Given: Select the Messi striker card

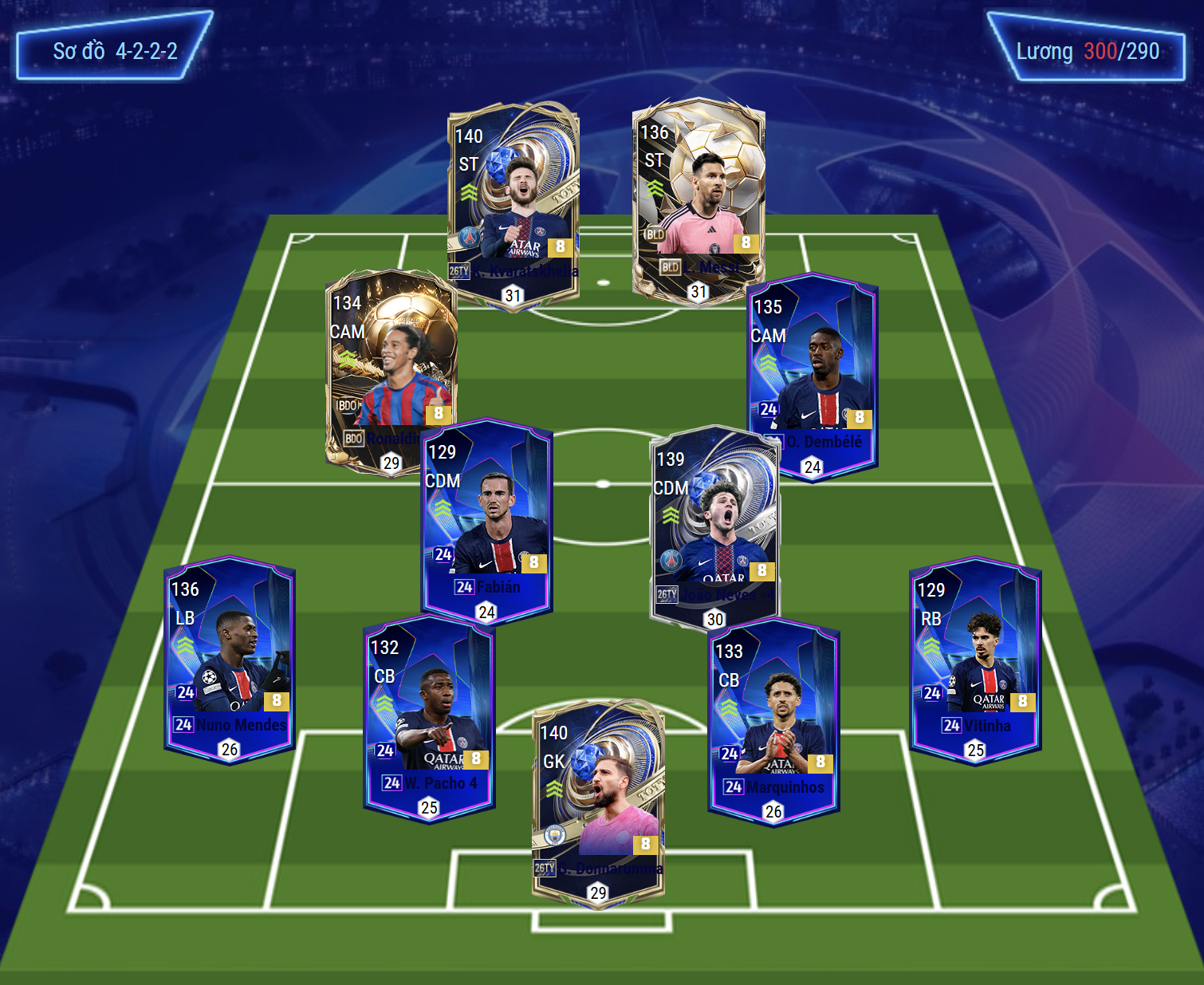Looking at the screenshot, I should (698, 199).
